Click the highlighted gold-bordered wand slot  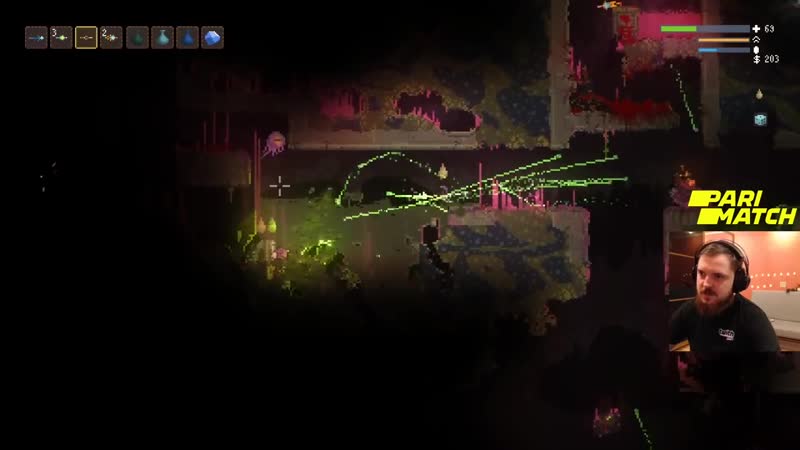coord(87,38)
